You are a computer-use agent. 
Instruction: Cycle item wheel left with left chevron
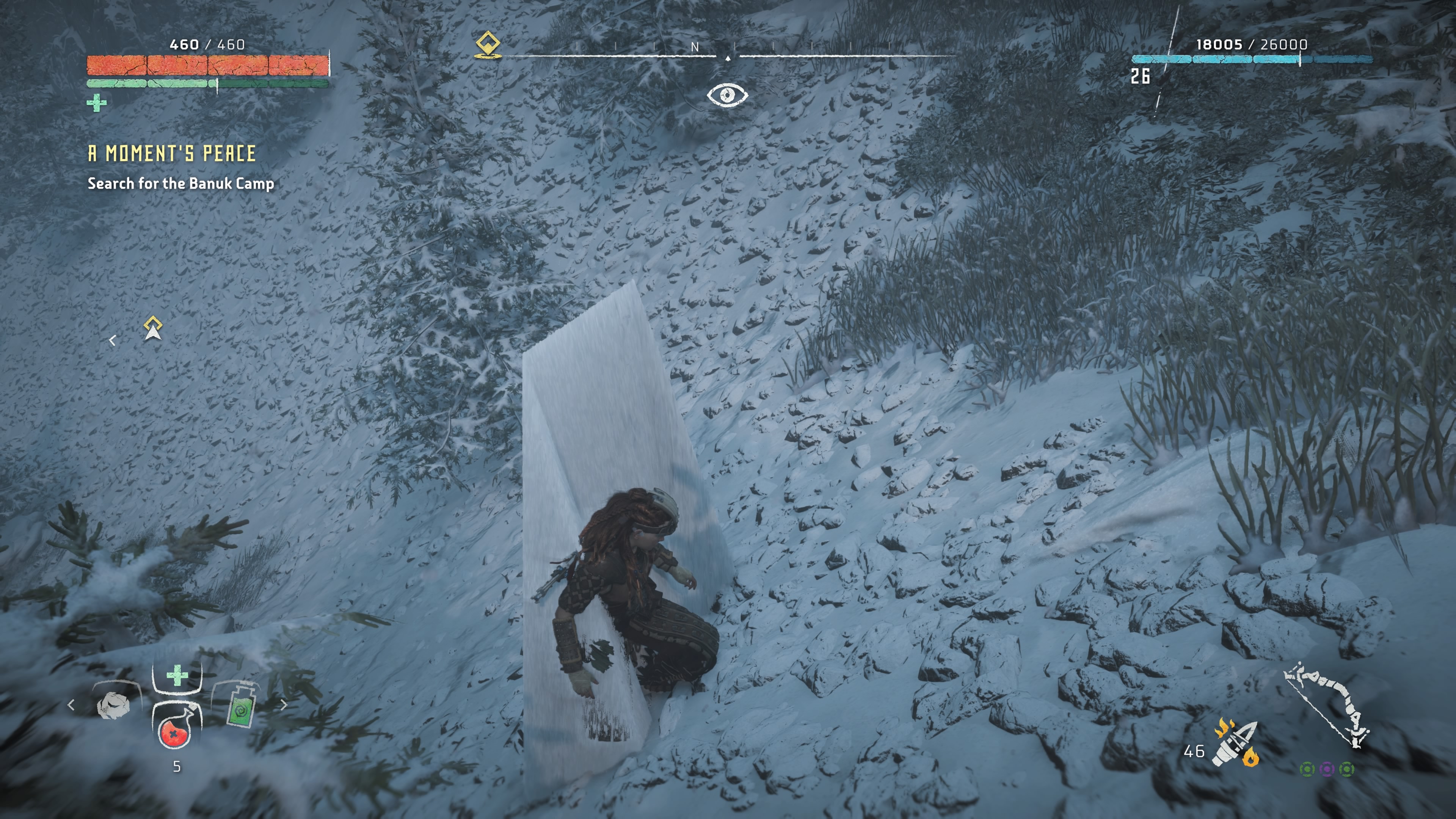pos(71,705)
